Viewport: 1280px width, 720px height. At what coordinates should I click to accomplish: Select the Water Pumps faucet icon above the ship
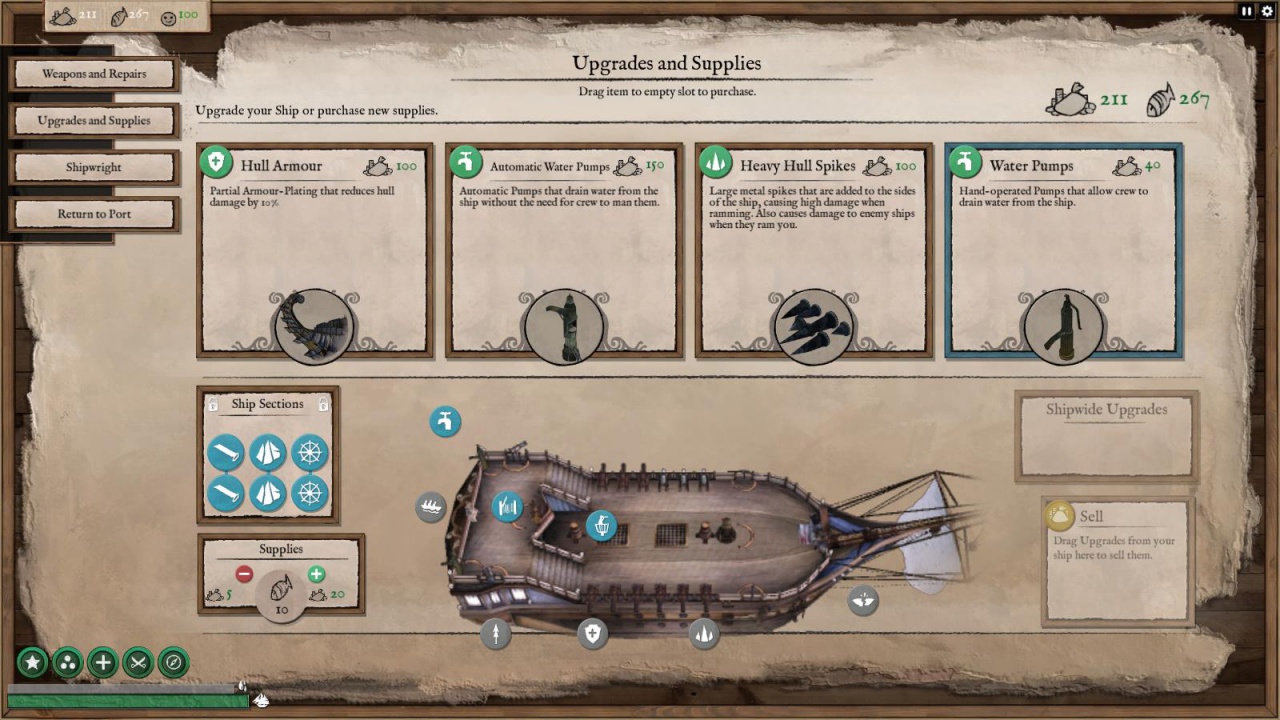tap(445, 421)
